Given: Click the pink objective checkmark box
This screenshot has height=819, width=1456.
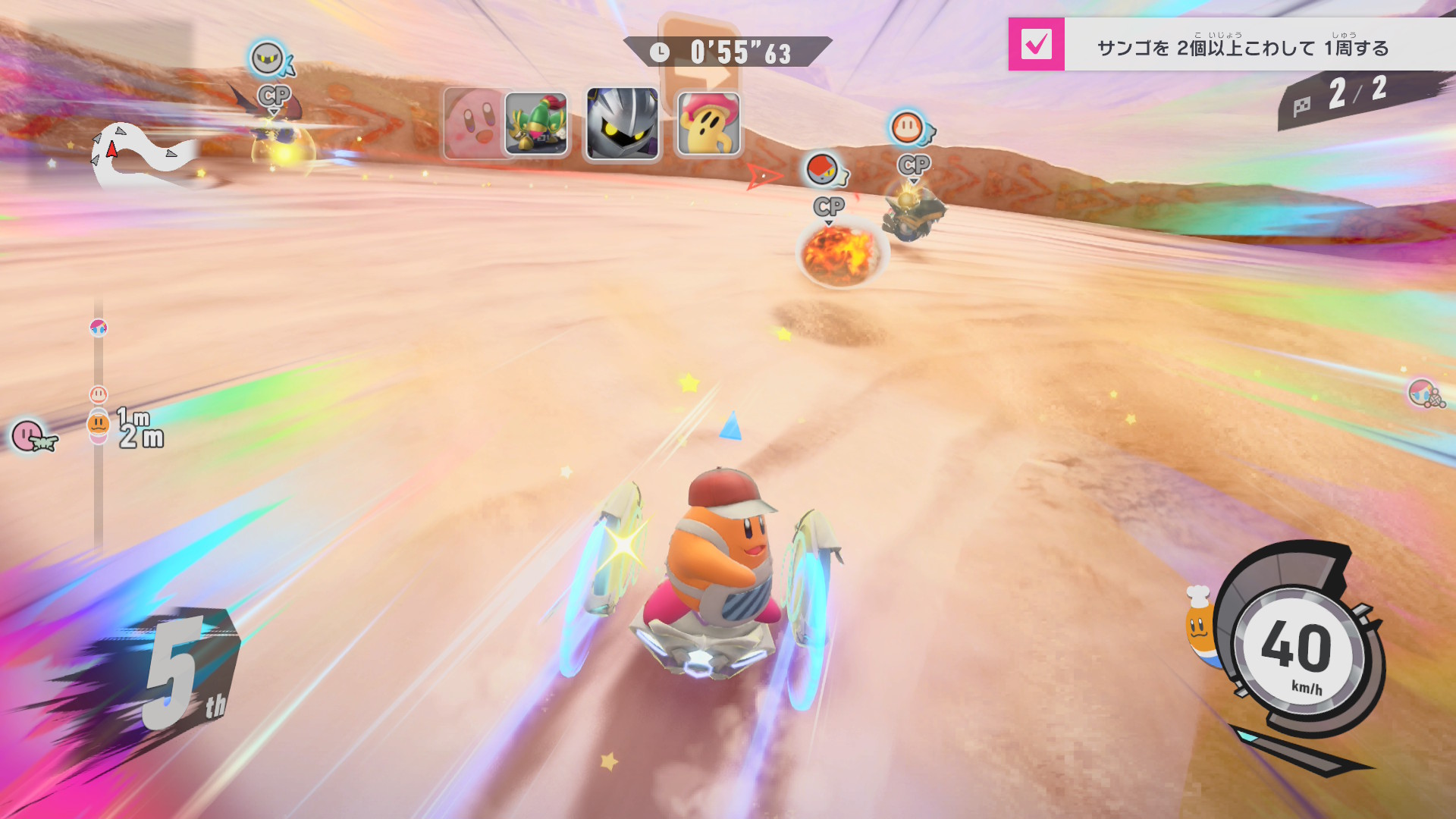Looking at the screenshot, I should [1036, 45].
